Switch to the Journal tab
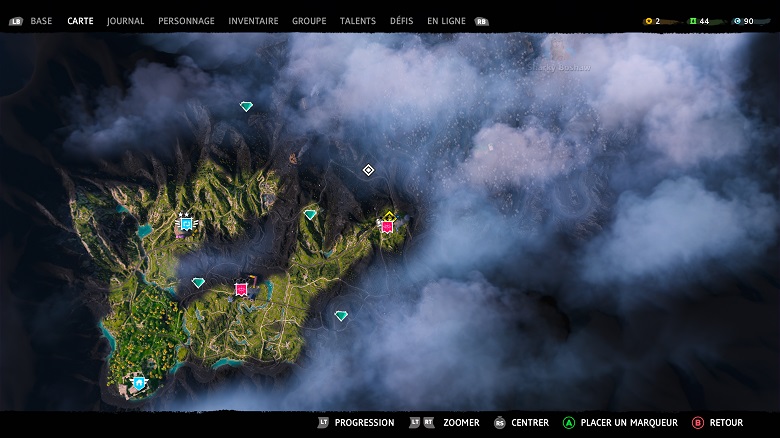The height and width of the screenshot is (438, 780). pyautogui.click(x=125, y=21)
